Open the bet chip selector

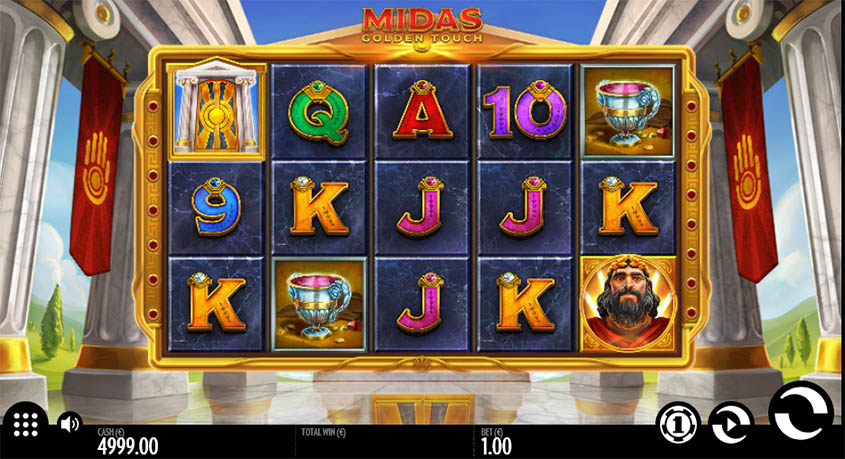[x=677, y=423]
